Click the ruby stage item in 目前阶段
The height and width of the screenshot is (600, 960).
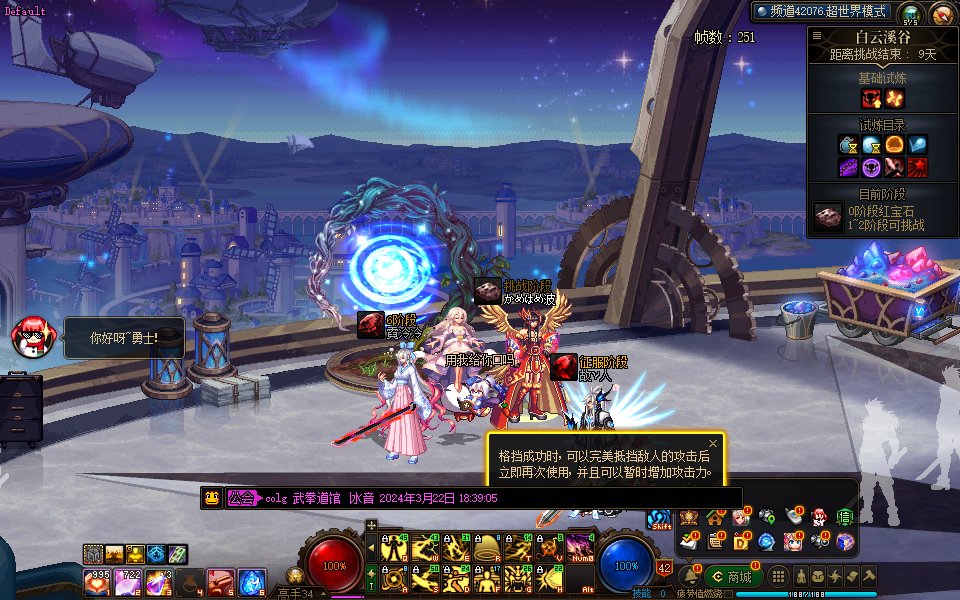click(x=826, y=218)
